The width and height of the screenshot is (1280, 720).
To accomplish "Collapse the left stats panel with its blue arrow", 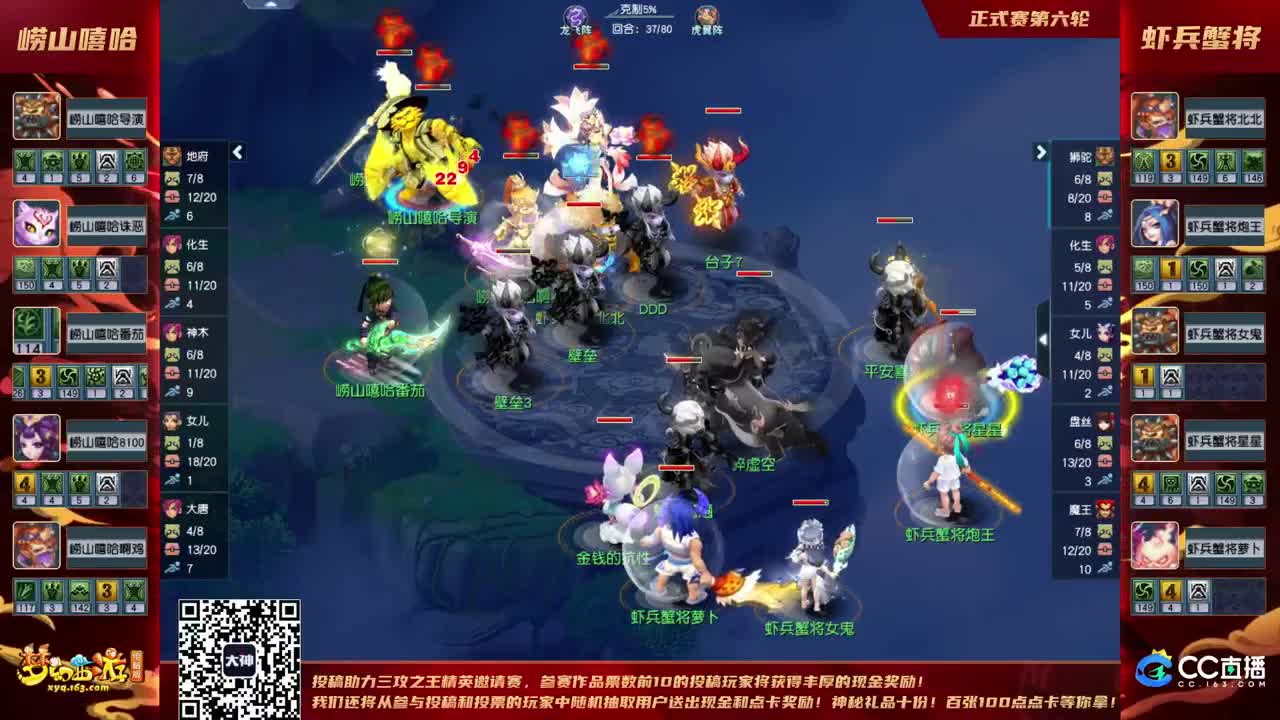I will click(x=238, y=153).
